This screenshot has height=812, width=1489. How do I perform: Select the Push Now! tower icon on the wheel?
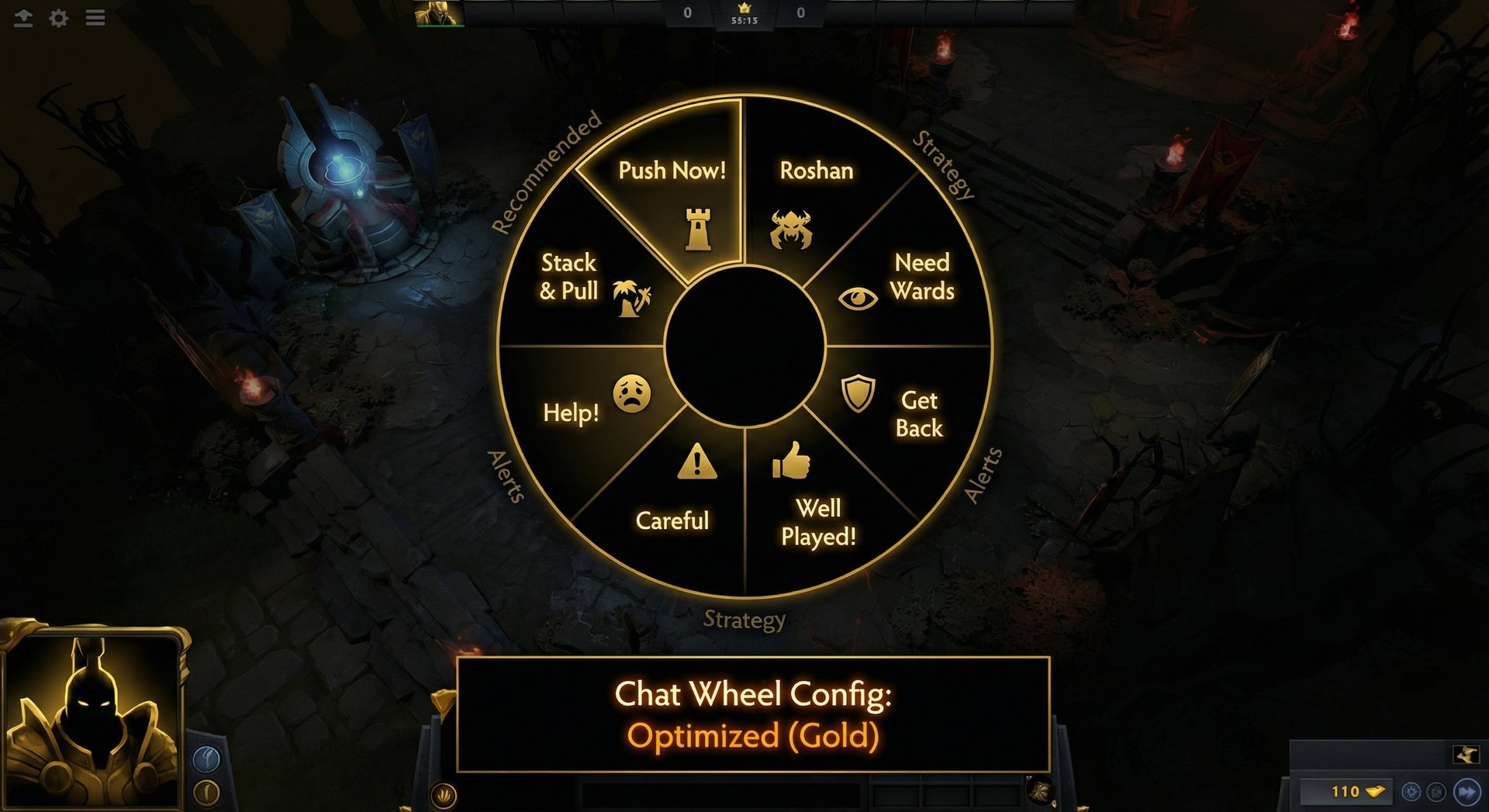pos(699,226)
